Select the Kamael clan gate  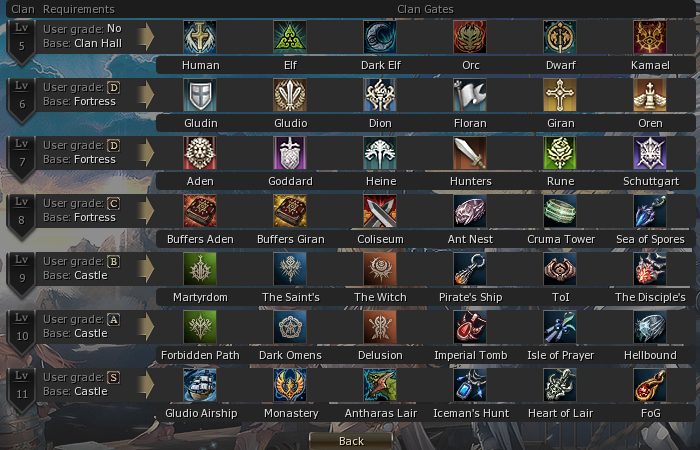pyautogui.click(x=650, y=38)
